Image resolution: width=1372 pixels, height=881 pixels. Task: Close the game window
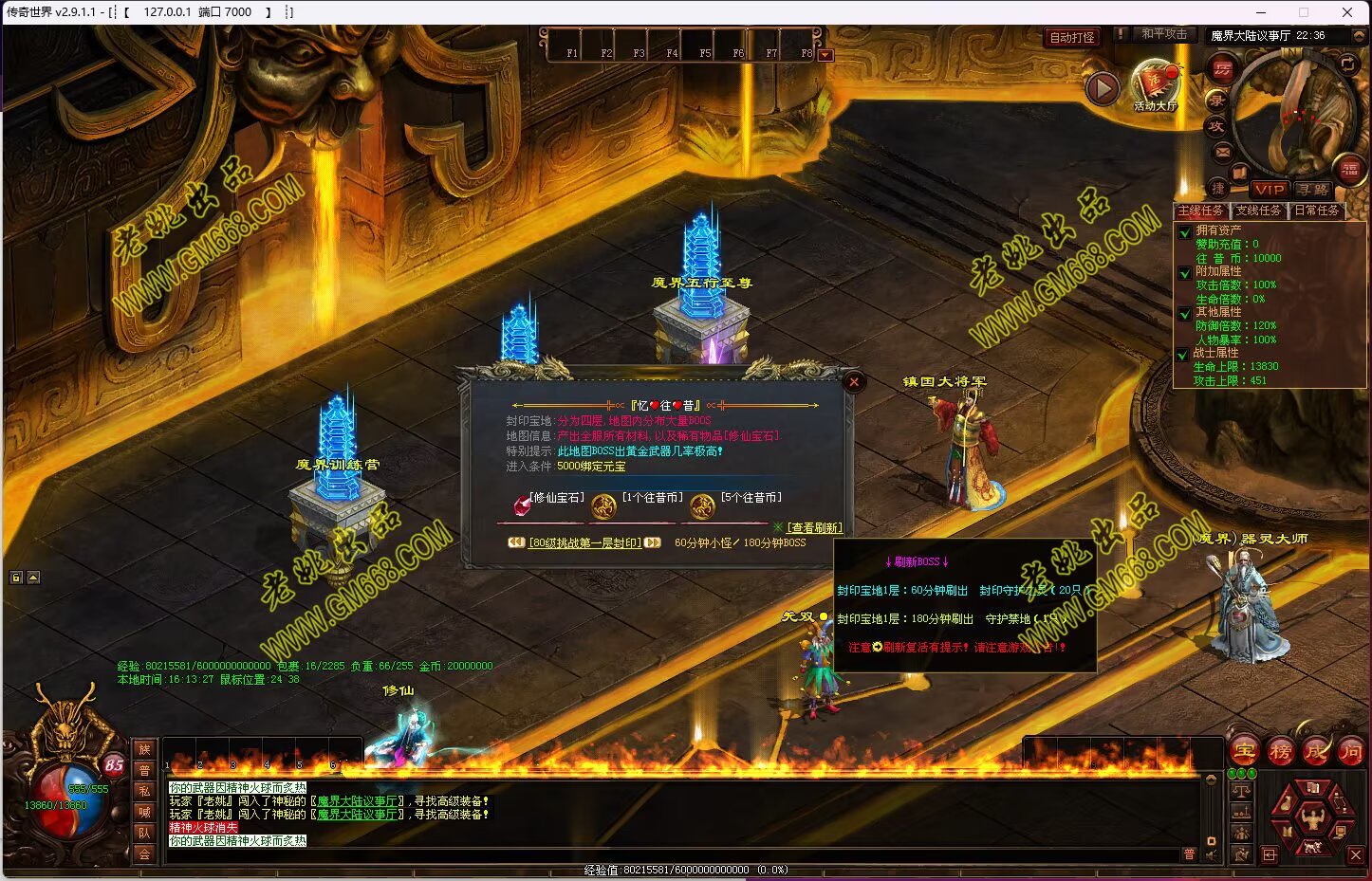click(1347, 12)
